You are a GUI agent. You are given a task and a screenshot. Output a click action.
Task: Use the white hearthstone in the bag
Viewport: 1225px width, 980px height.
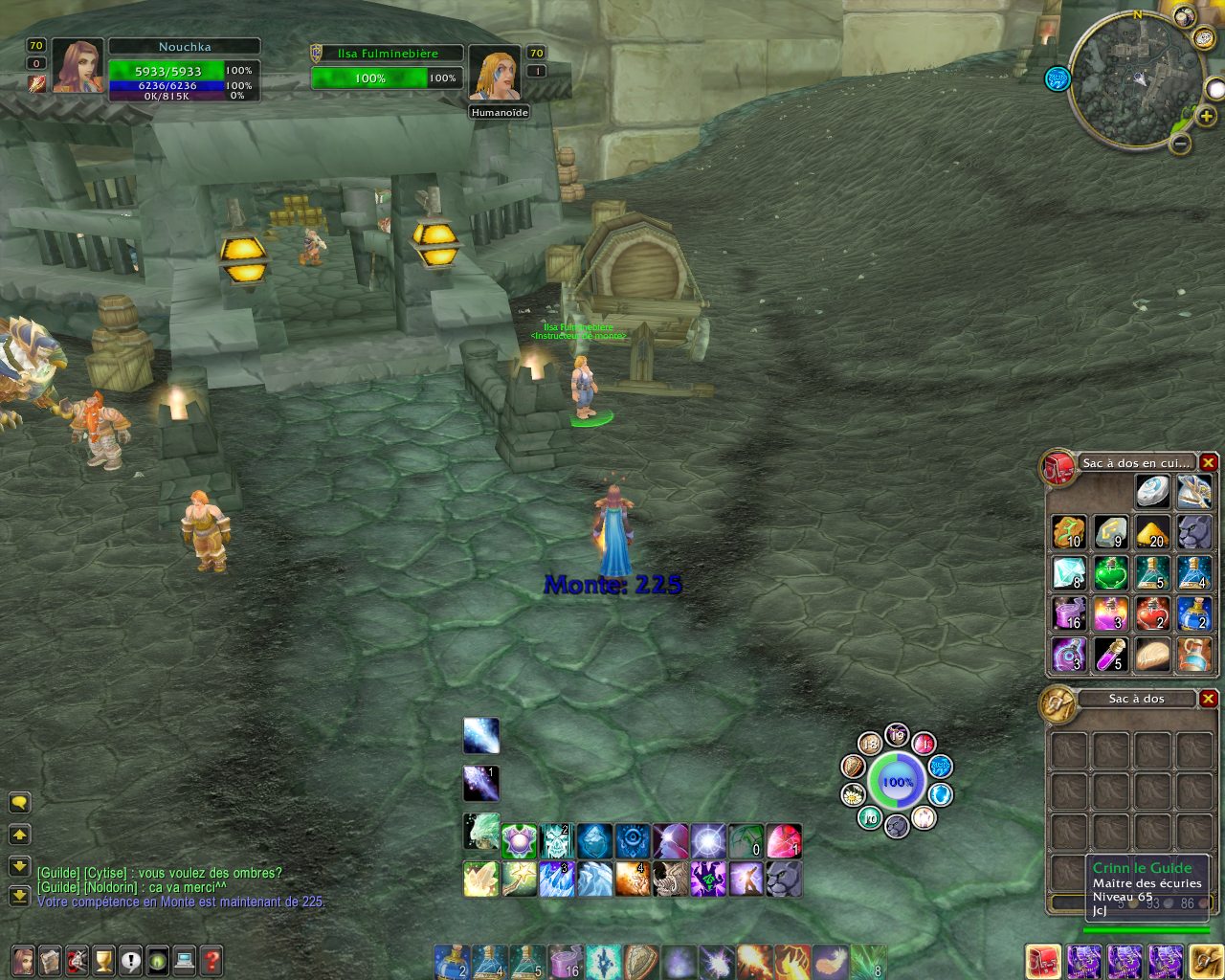(x=1152, y=492)
